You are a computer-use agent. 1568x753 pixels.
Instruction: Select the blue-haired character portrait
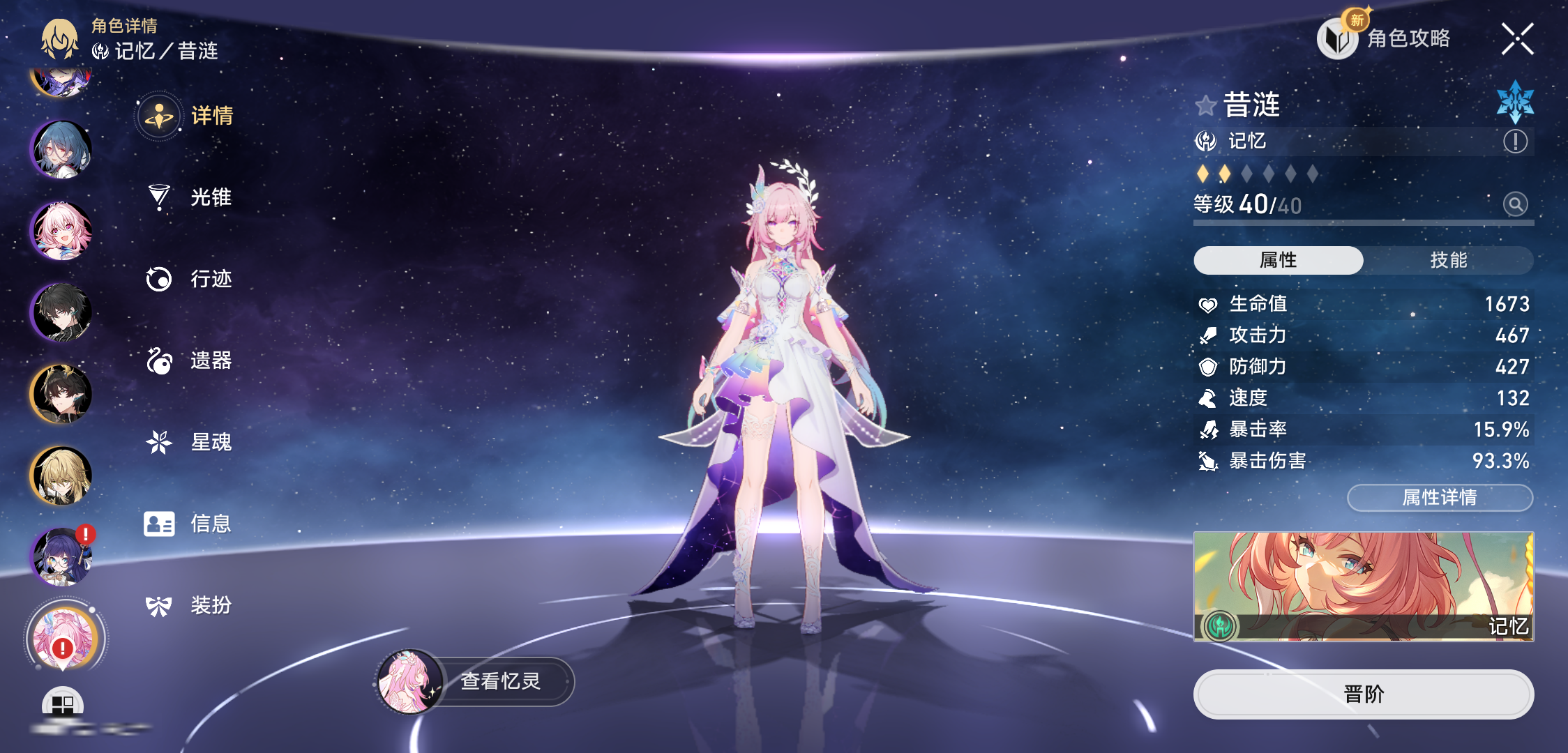[x=62, y=149]
